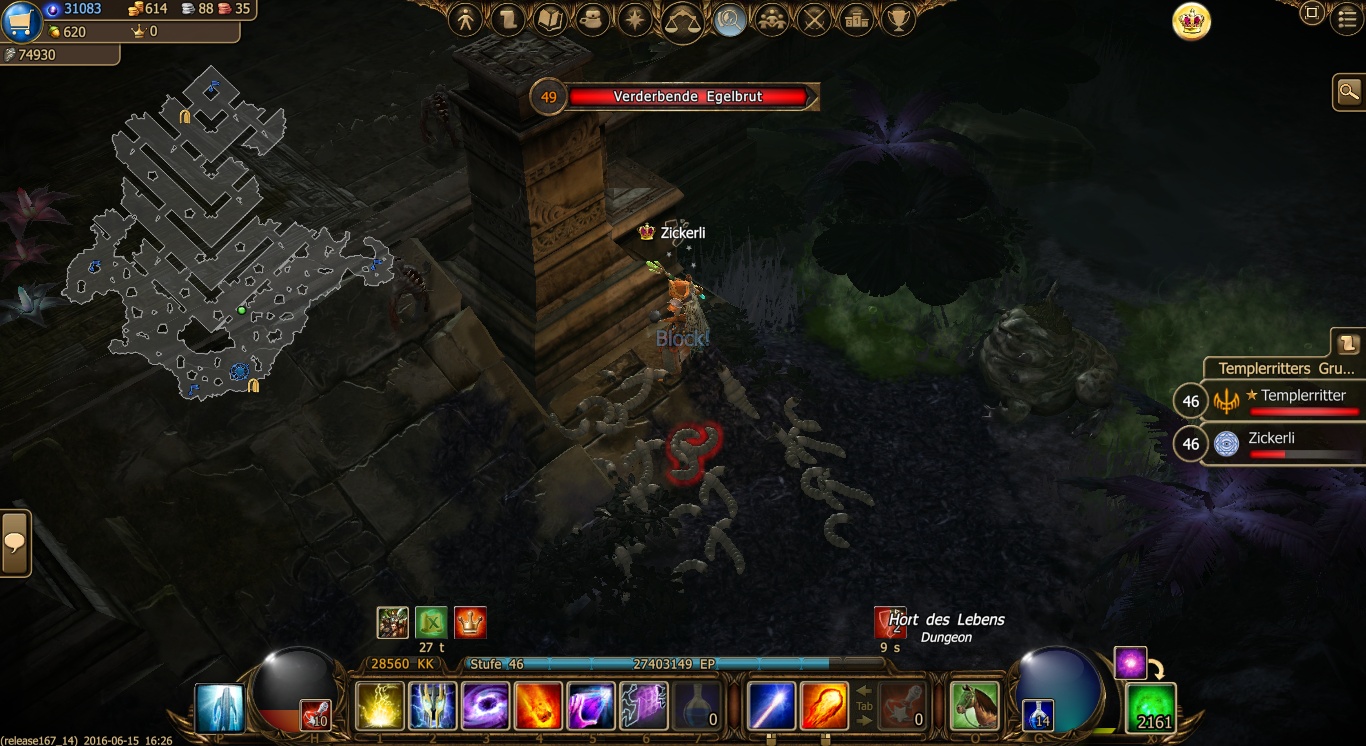Open the open-book icon in top bar
1366x746 pixels.
(550, 19)
